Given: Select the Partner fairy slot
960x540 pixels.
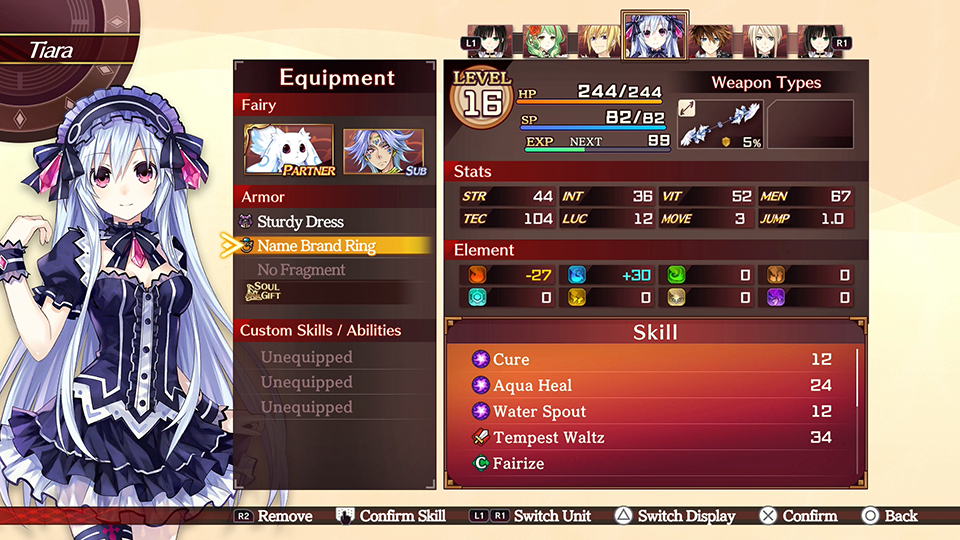Looking at the screenshot, I should [x=289, y=150].
